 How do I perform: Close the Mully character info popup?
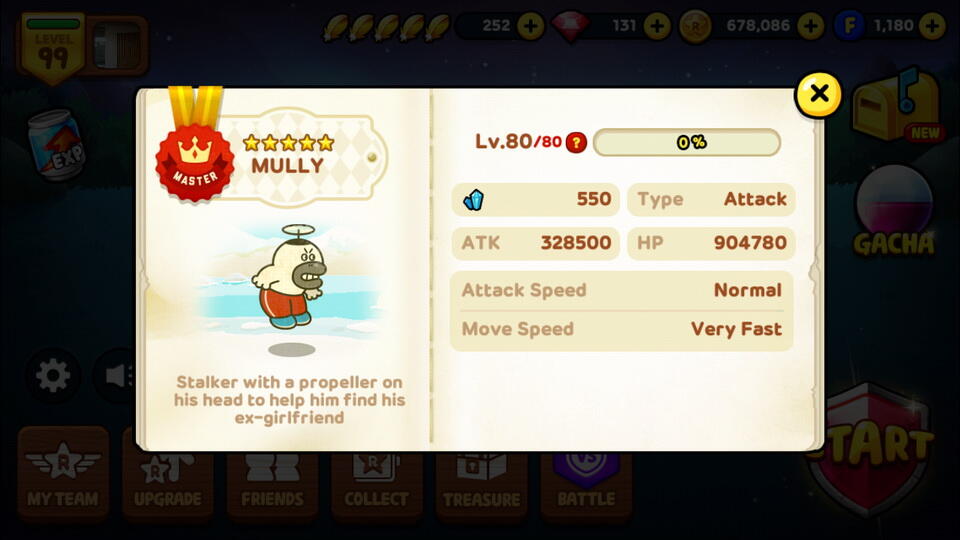click(x=819, y=94)
